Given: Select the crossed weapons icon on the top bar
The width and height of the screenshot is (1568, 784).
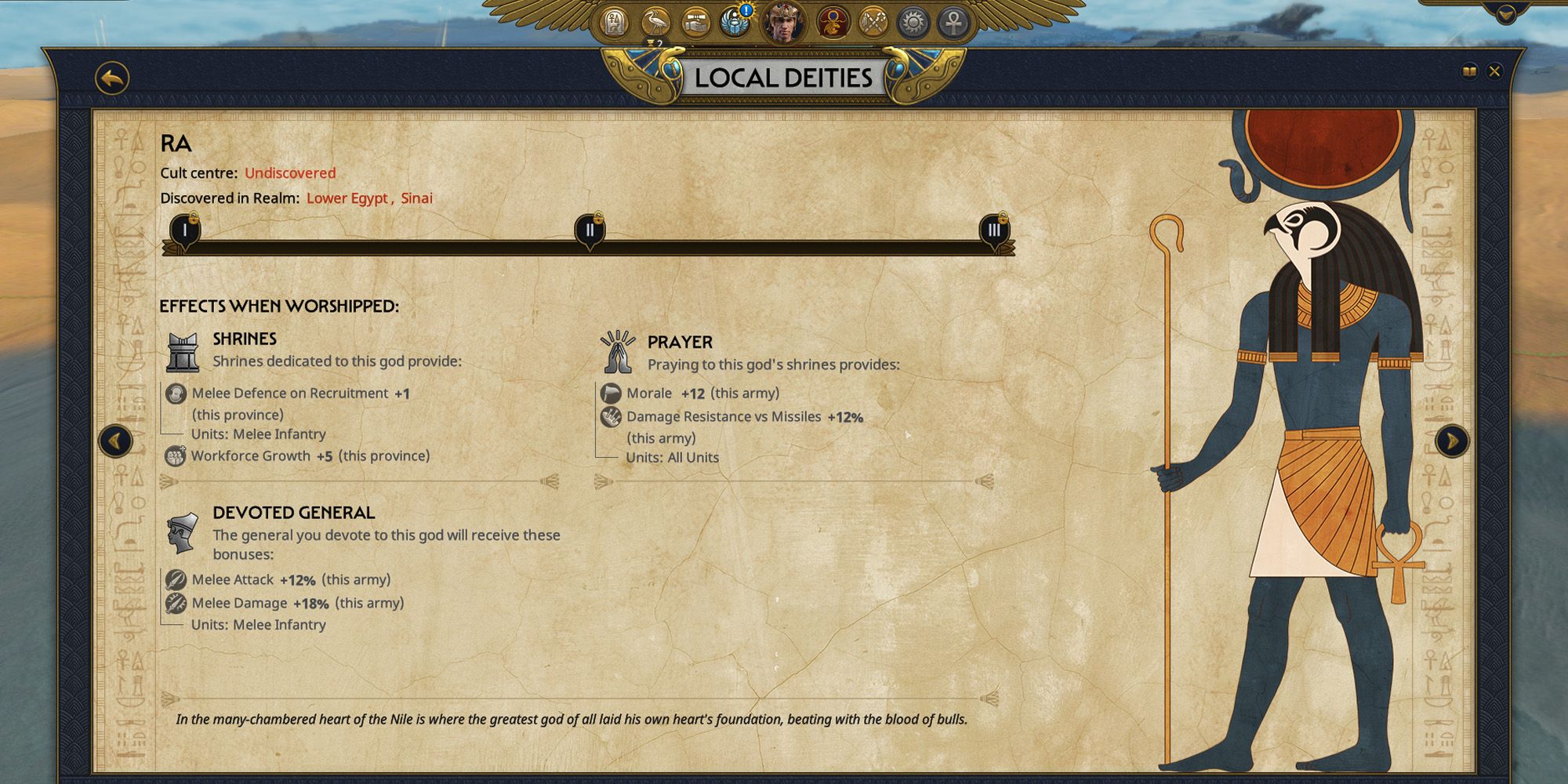Looking at the screenshot, I should point(872,21).
